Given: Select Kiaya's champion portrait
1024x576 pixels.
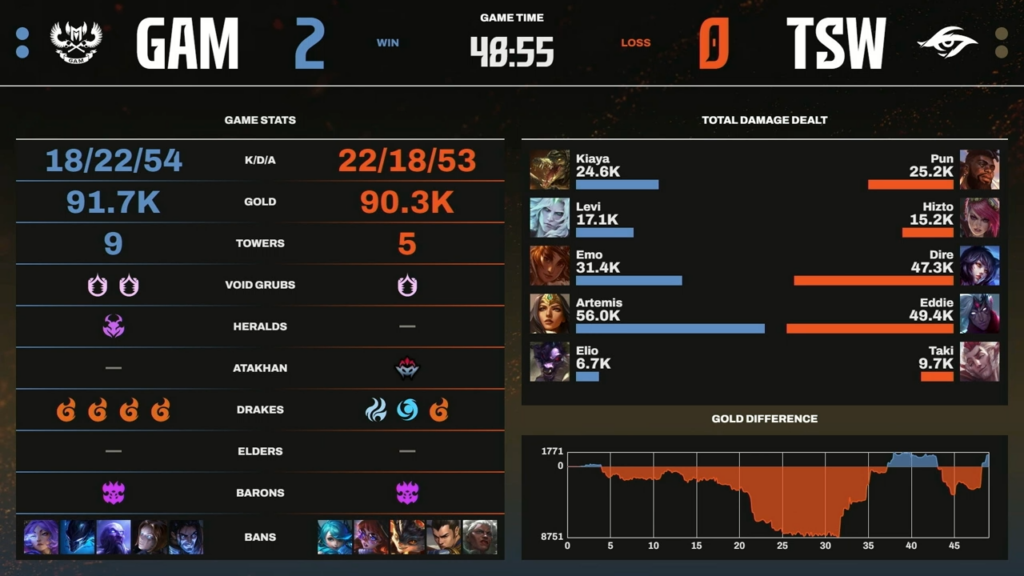Looking at the screenshot, I should click(549, 170).
